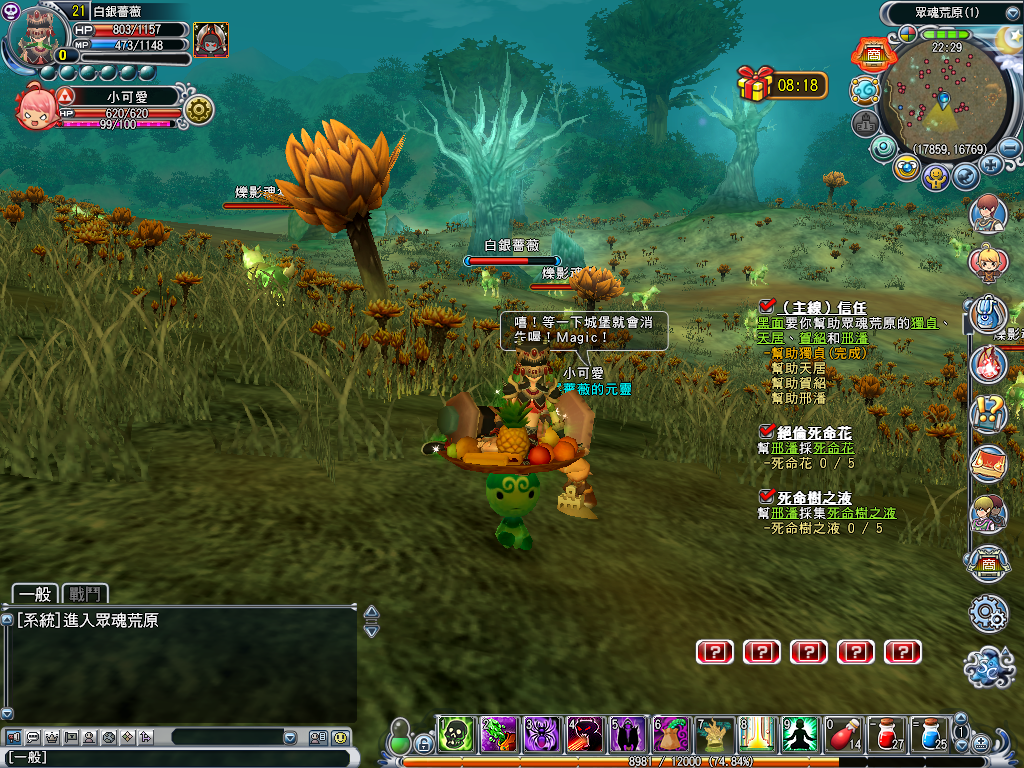
Task: Toggle the hotbar padlock
Action: click(x=423, y=744)
